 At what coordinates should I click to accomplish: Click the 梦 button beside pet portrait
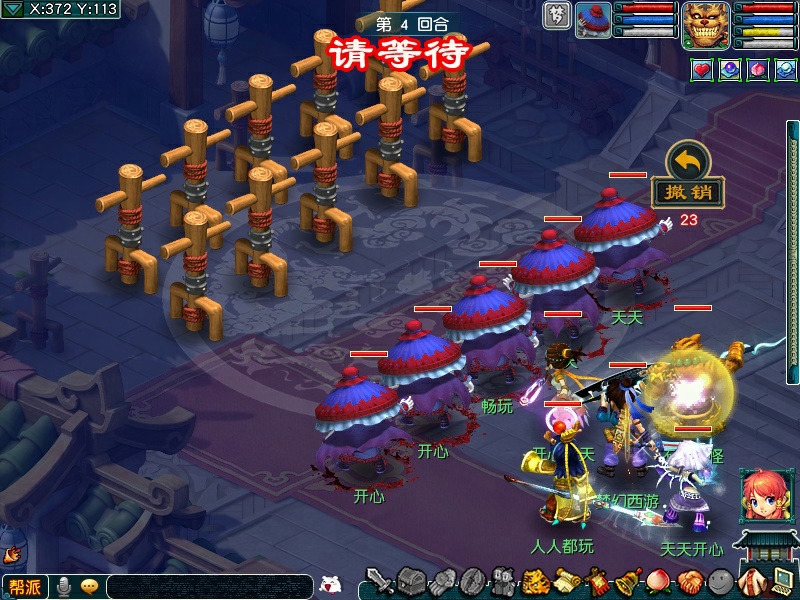click(x=557, y=15)
